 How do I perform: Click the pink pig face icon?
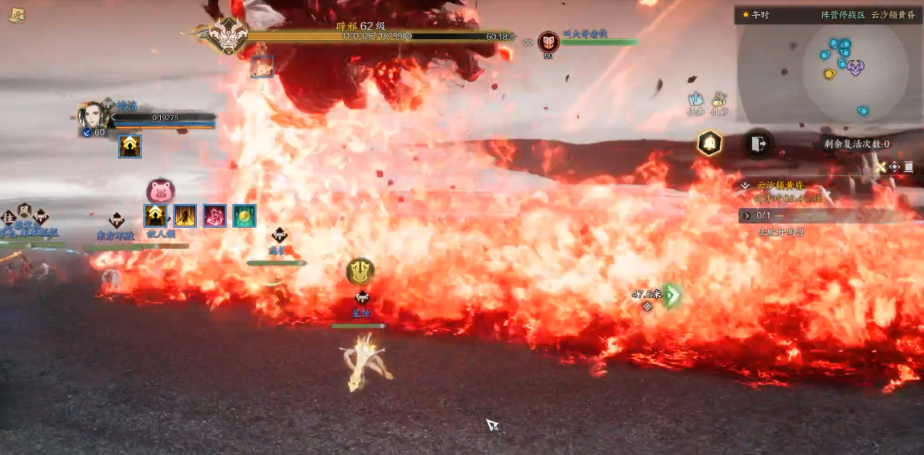tap(160, 191)
